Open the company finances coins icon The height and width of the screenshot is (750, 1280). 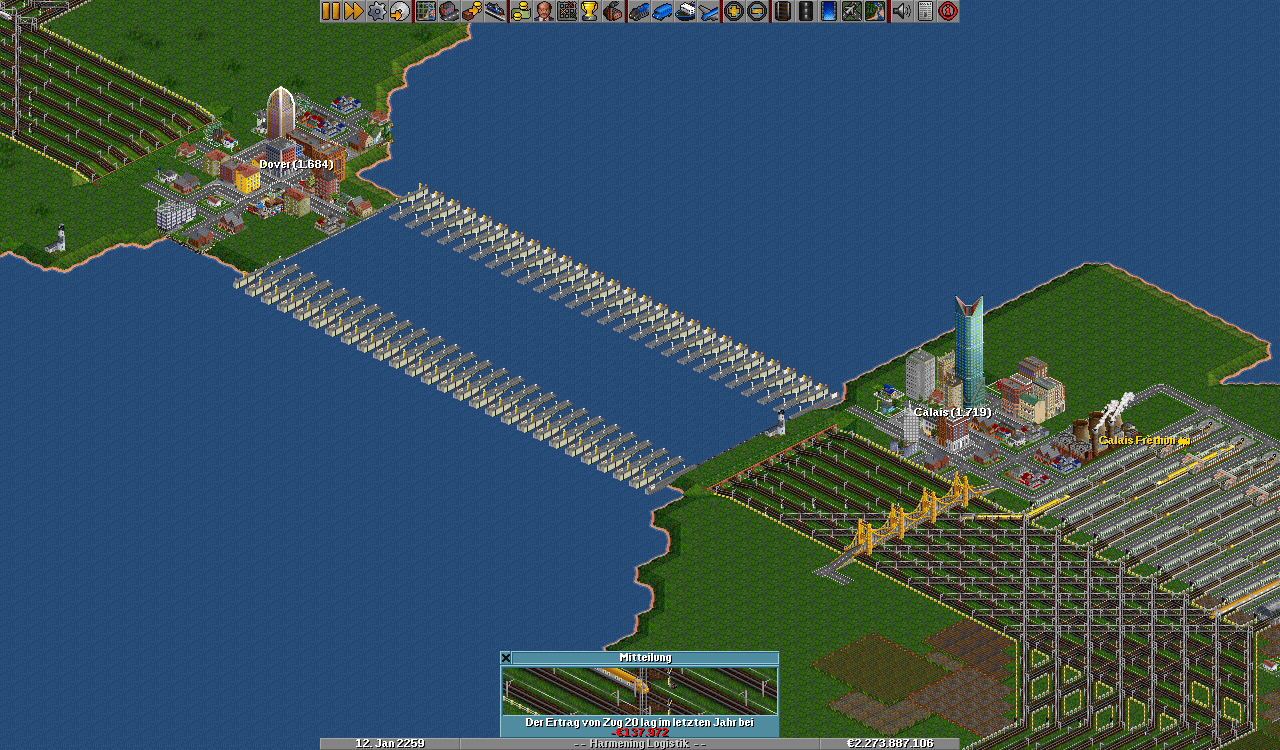click(521, 11)
